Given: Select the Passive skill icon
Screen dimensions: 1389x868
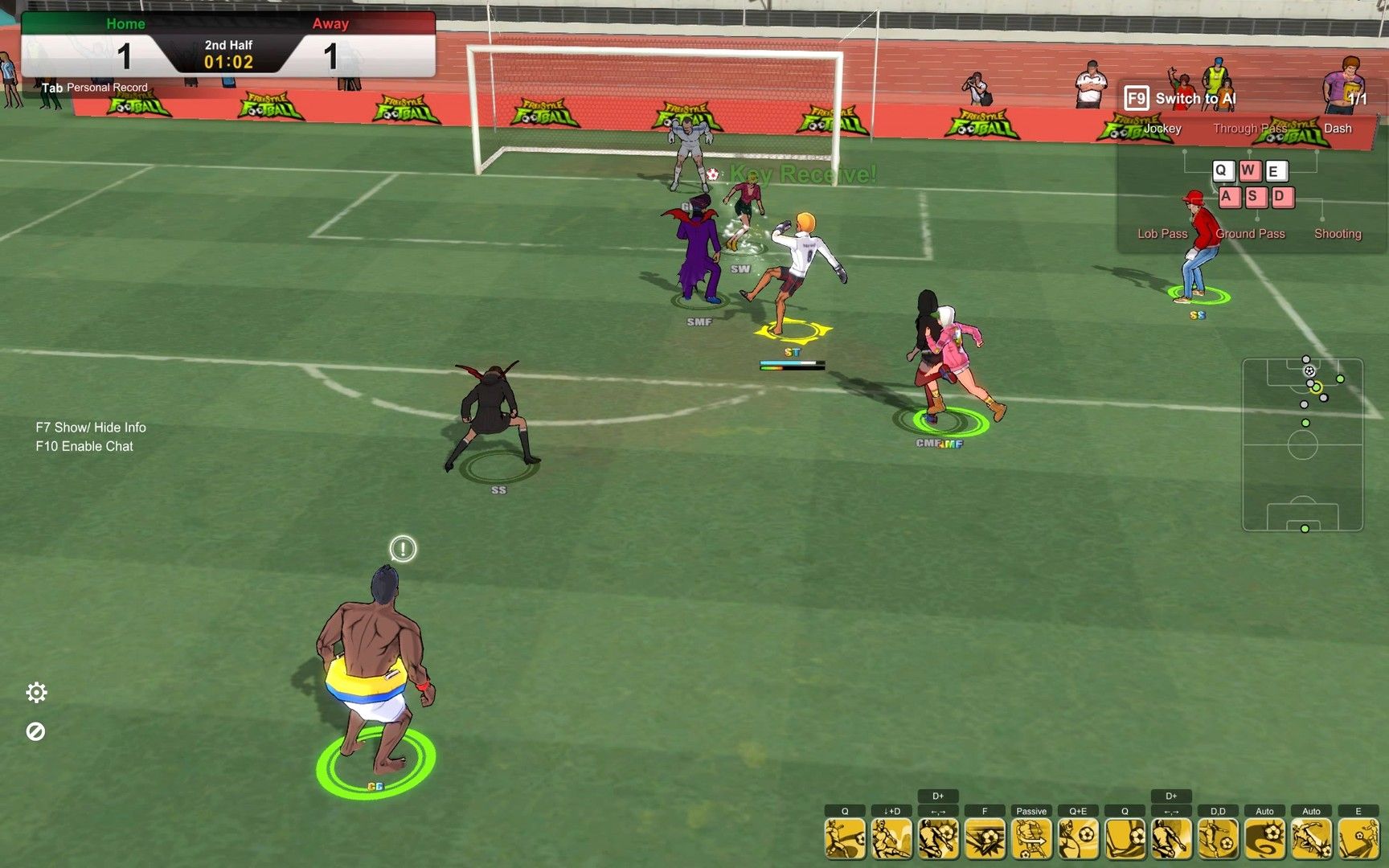Looking at the screenshot, I should tap(1031, 838).
